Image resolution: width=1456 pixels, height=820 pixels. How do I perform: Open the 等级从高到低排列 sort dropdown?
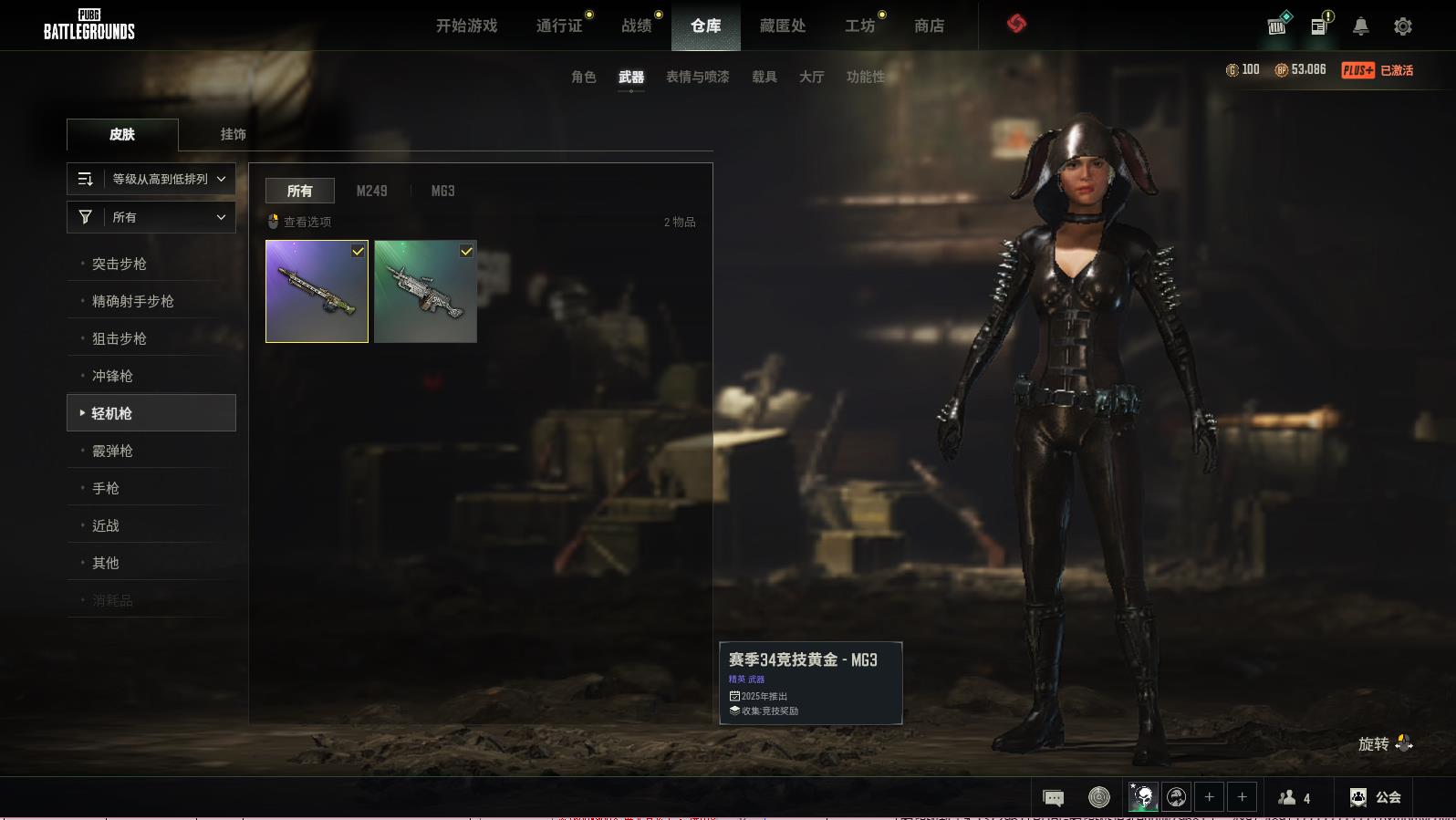click(x=151, y=179)
